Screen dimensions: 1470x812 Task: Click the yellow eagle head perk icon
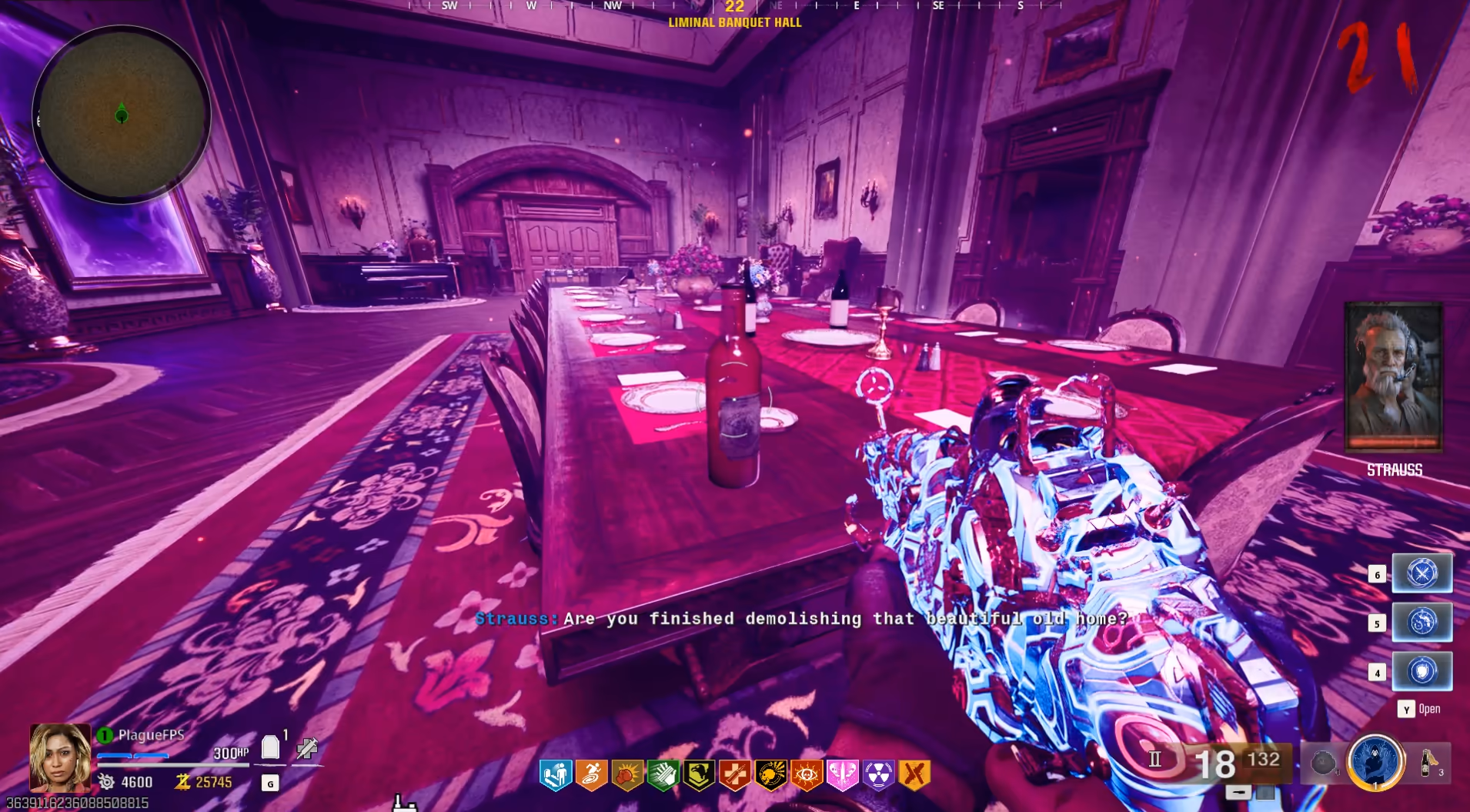(x=699, y=775)
